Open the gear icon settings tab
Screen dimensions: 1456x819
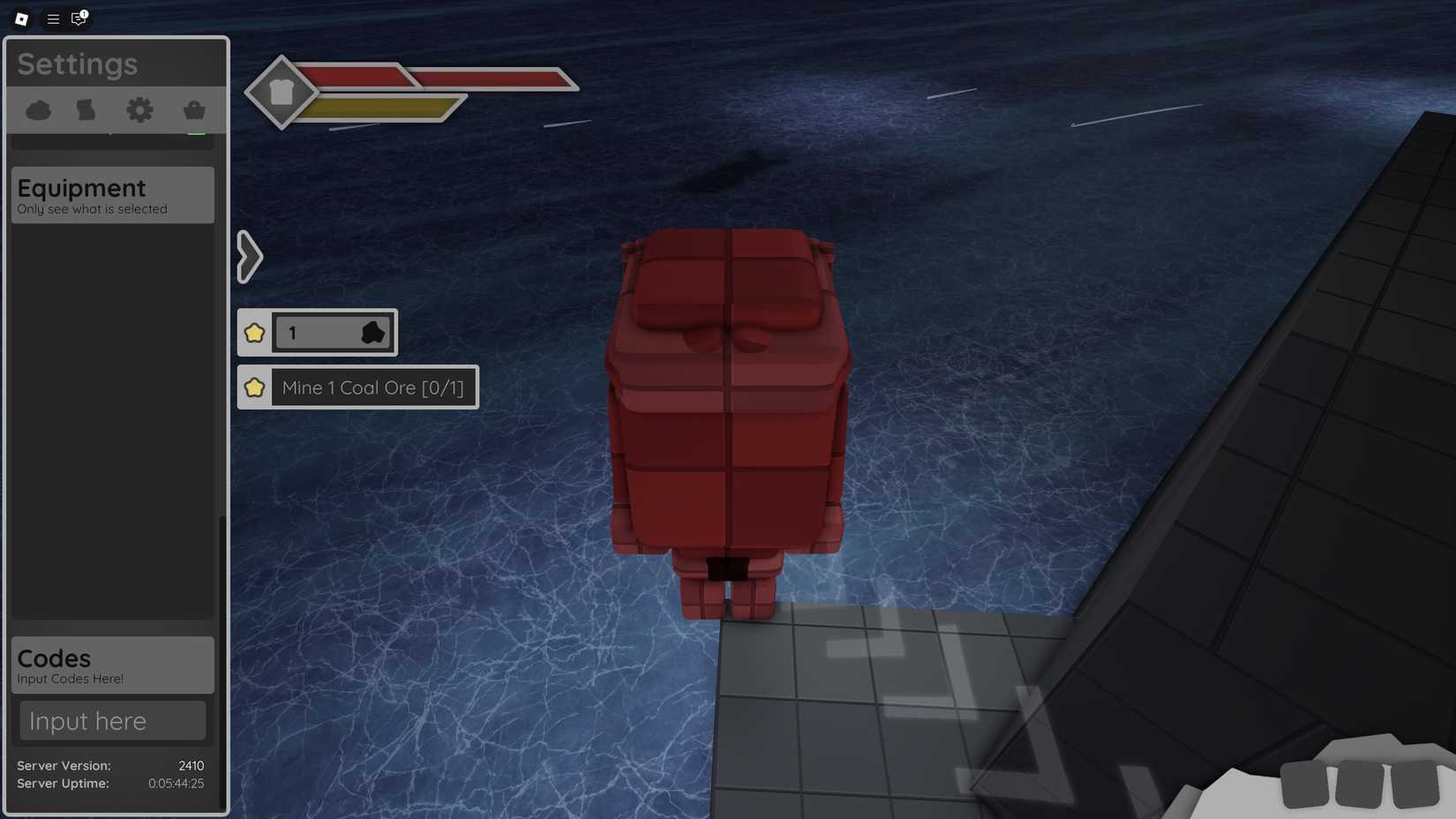point(139,109)
